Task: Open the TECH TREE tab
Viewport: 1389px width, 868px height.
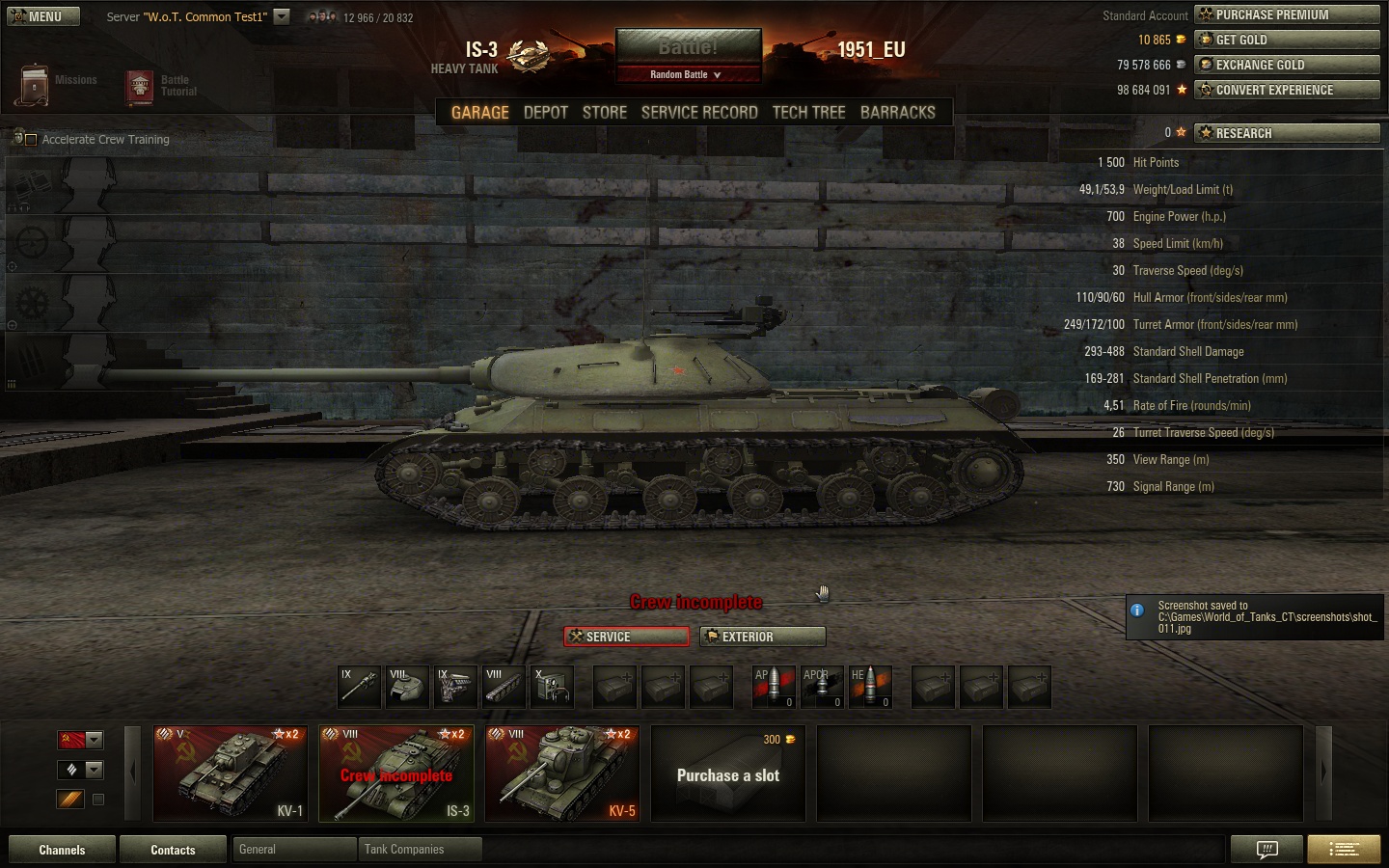Action: (x=808, y=112)
